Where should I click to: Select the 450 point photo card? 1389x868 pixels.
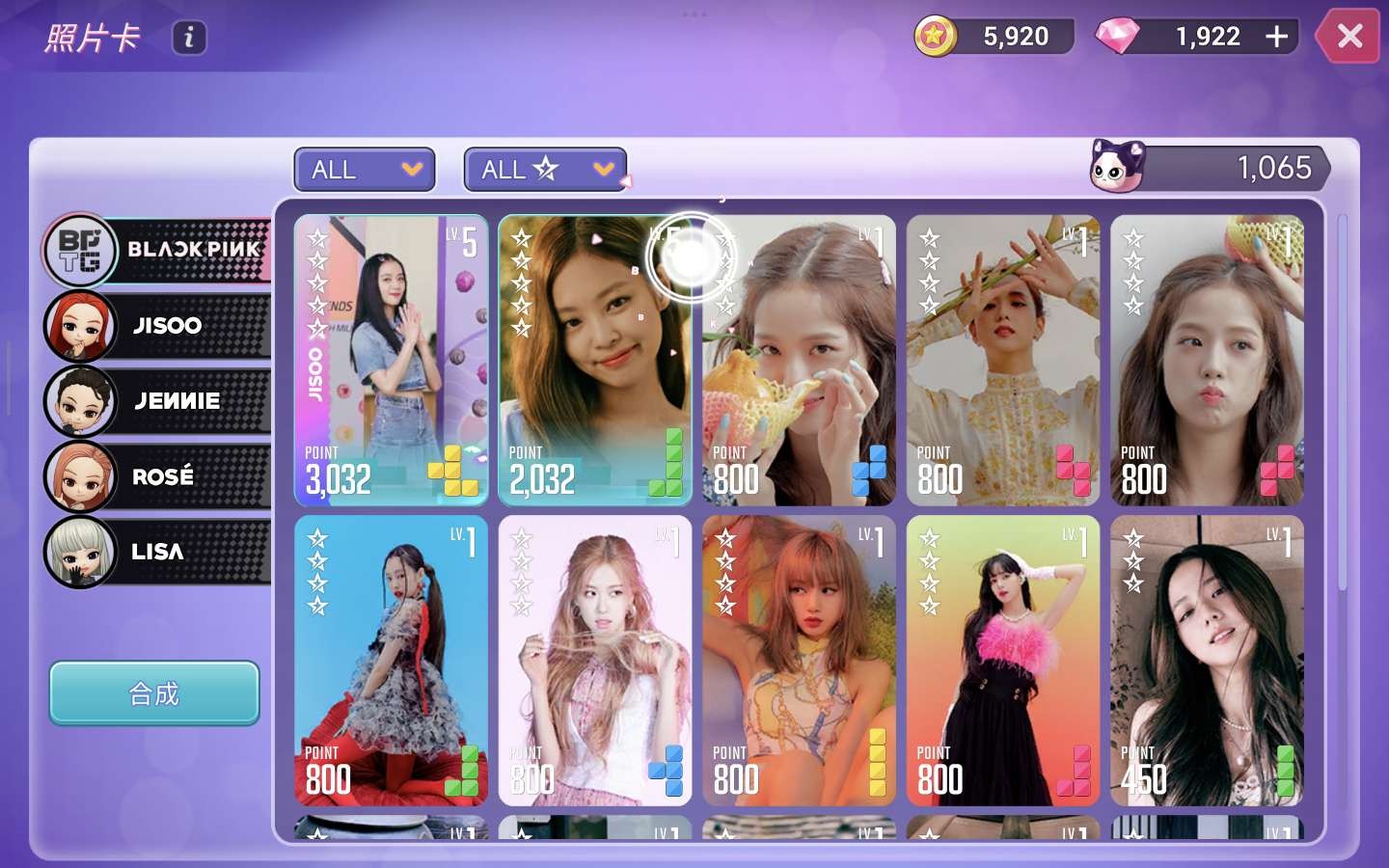(x=1207, y=661)
